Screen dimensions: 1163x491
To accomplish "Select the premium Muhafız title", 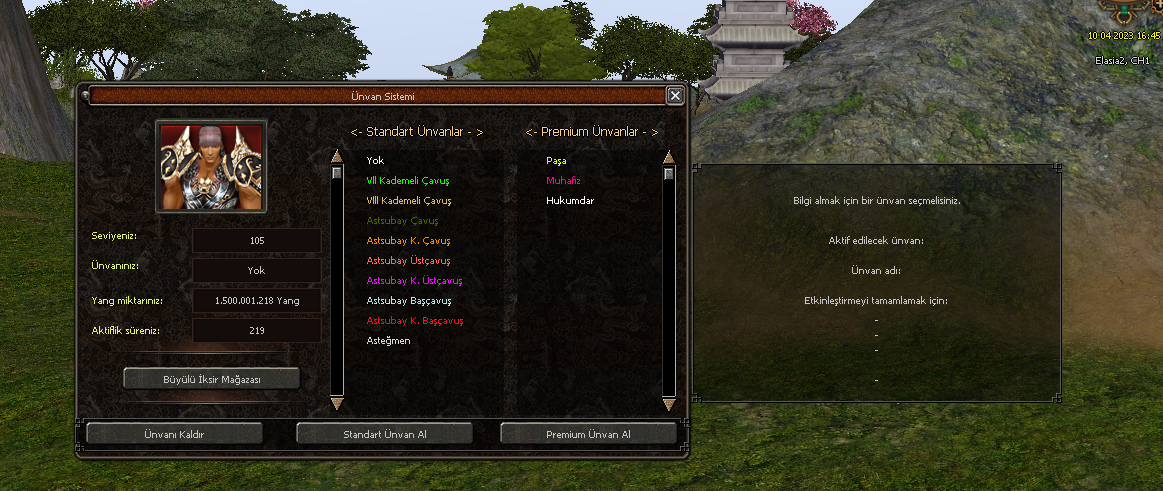I will [563, 181].
